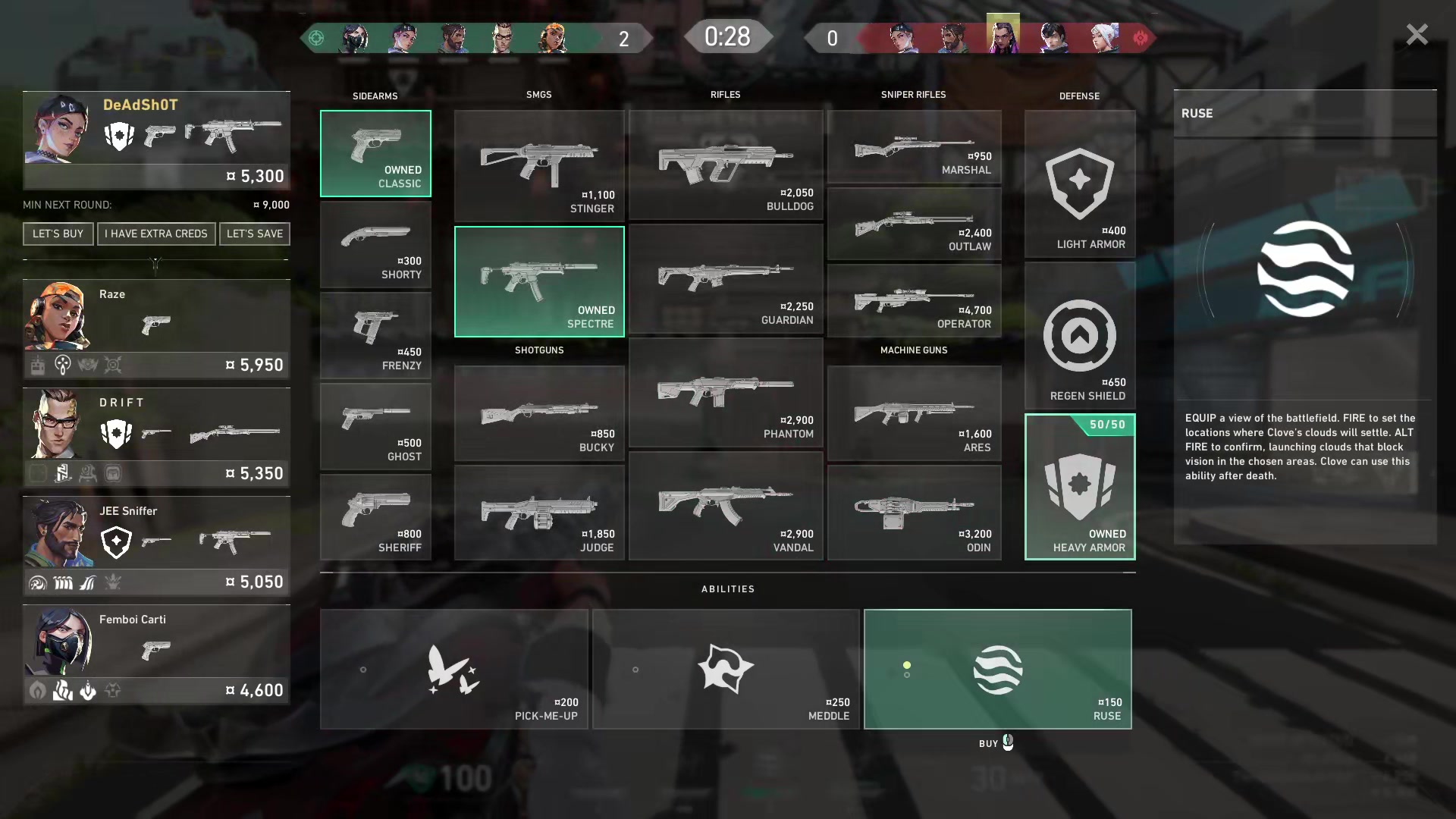Select the Ghost sidearm

375,426
